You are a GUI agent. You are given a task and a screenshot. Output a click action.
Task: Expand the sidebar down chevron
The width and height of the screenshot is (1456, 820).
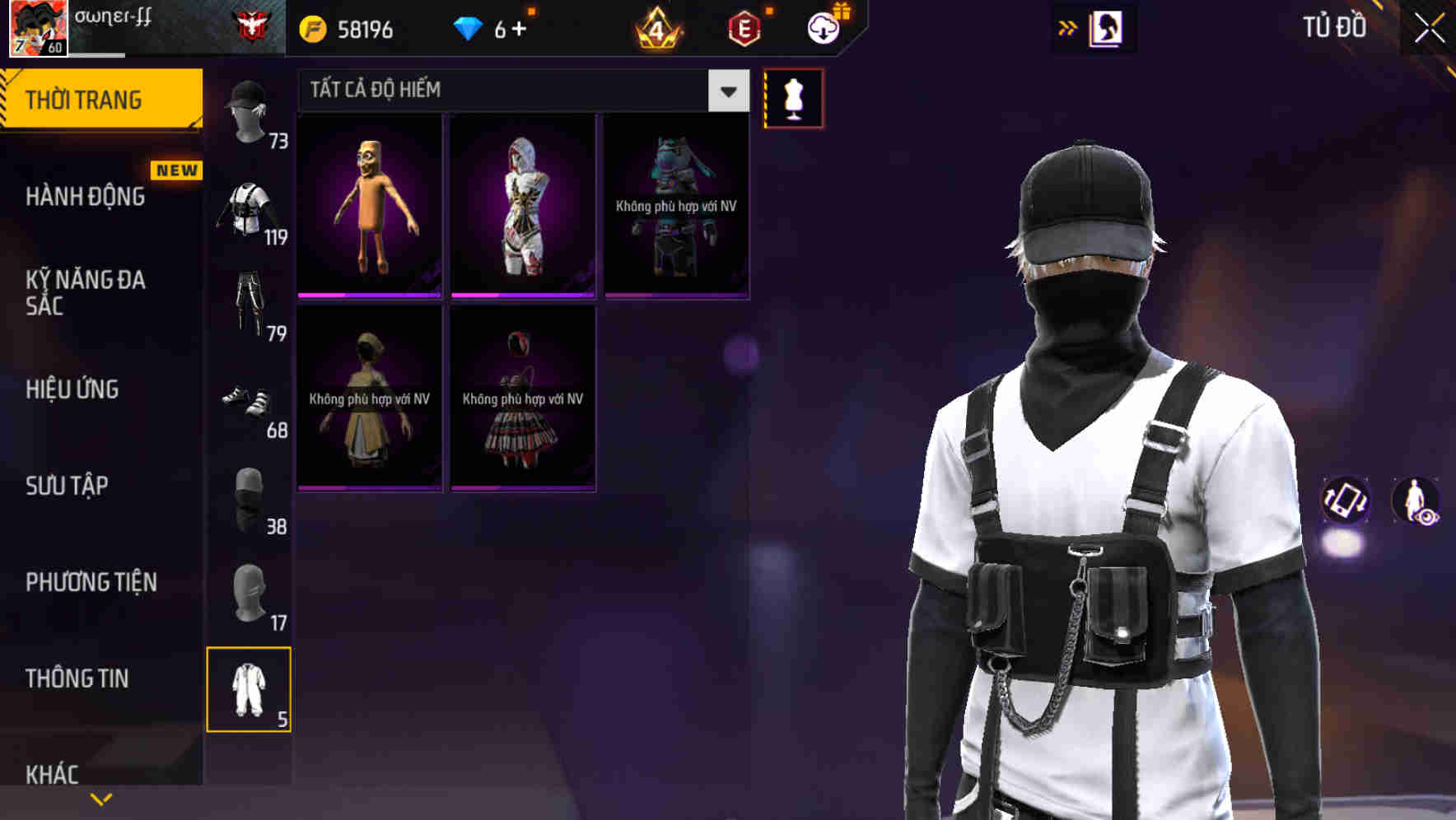coord(100,799)
